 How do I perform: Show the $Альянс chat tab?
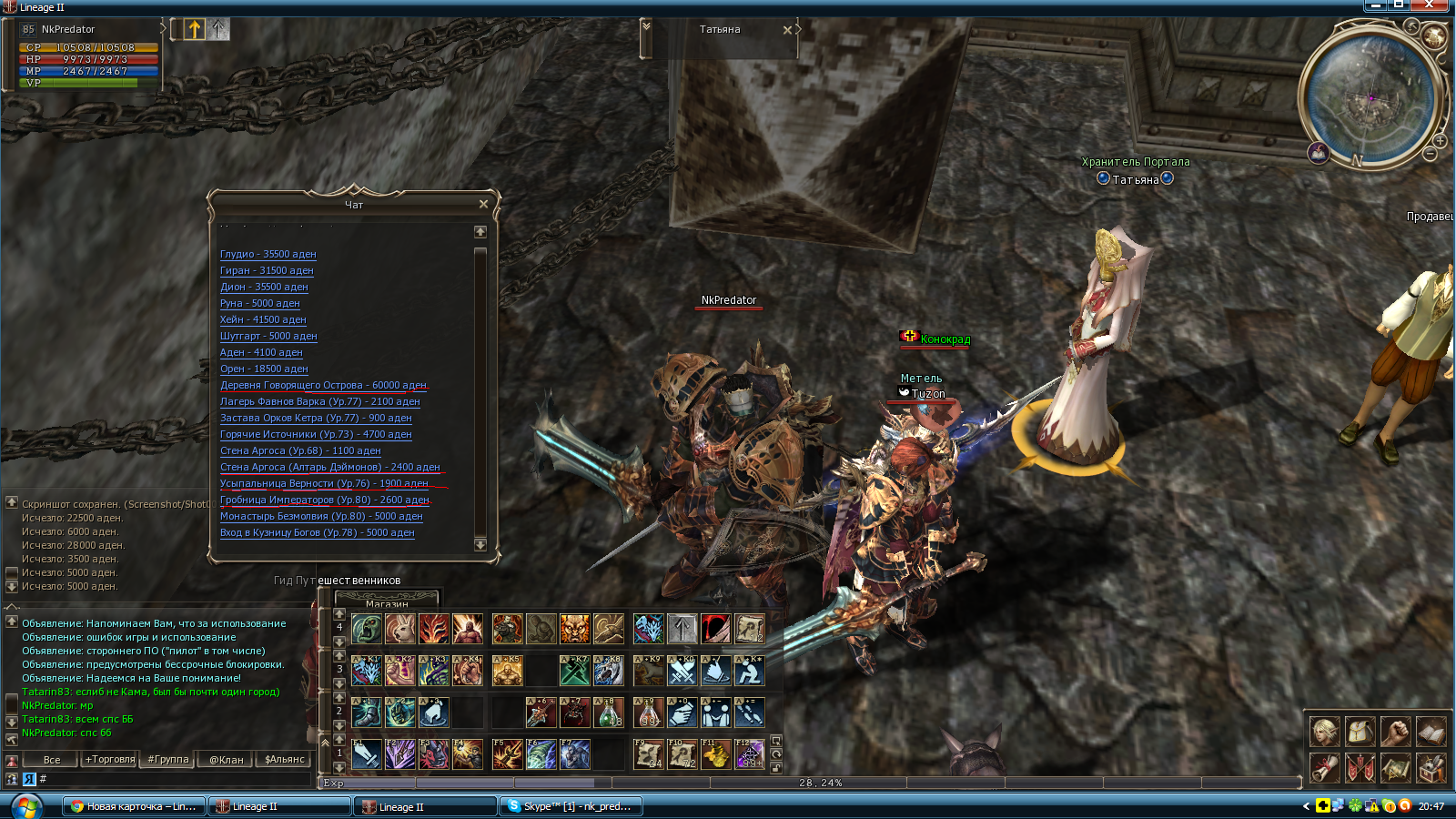(x=285, y=759)
